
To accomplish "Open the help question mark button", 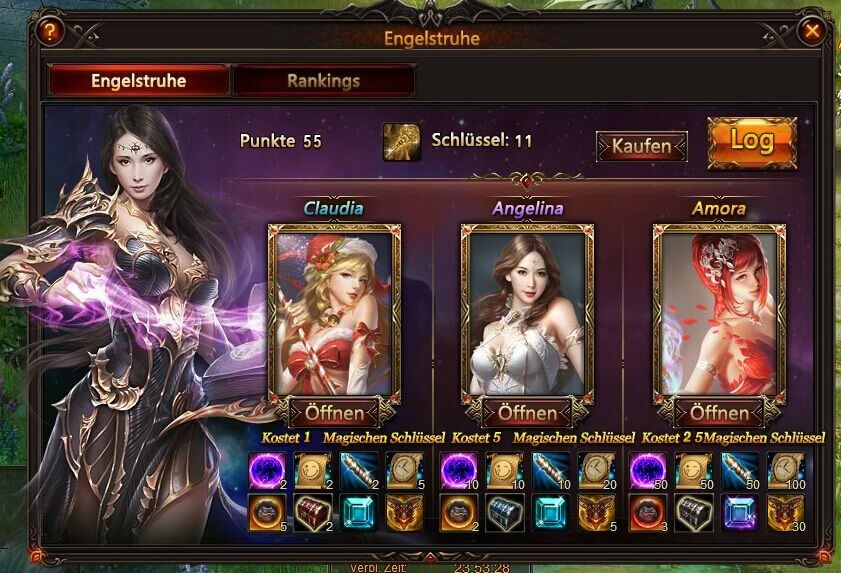I will tap(50, 31).
